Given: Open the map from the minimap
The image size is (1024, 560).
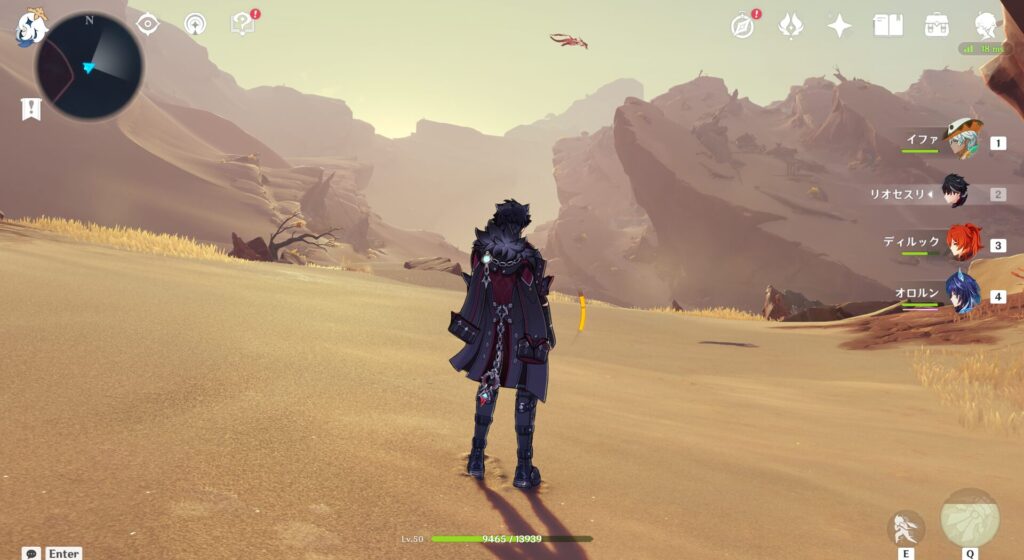Looking at the screenshot, I should click(89, 66).
